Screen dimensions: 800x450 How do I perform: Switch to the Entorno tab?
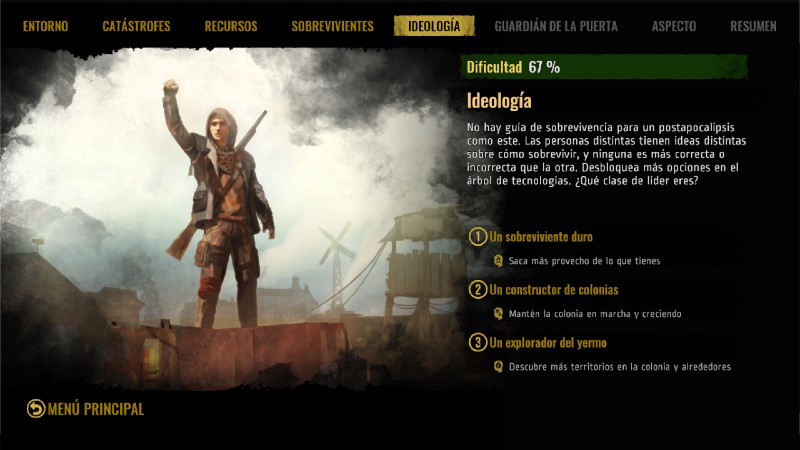click(x=46, y=26)
